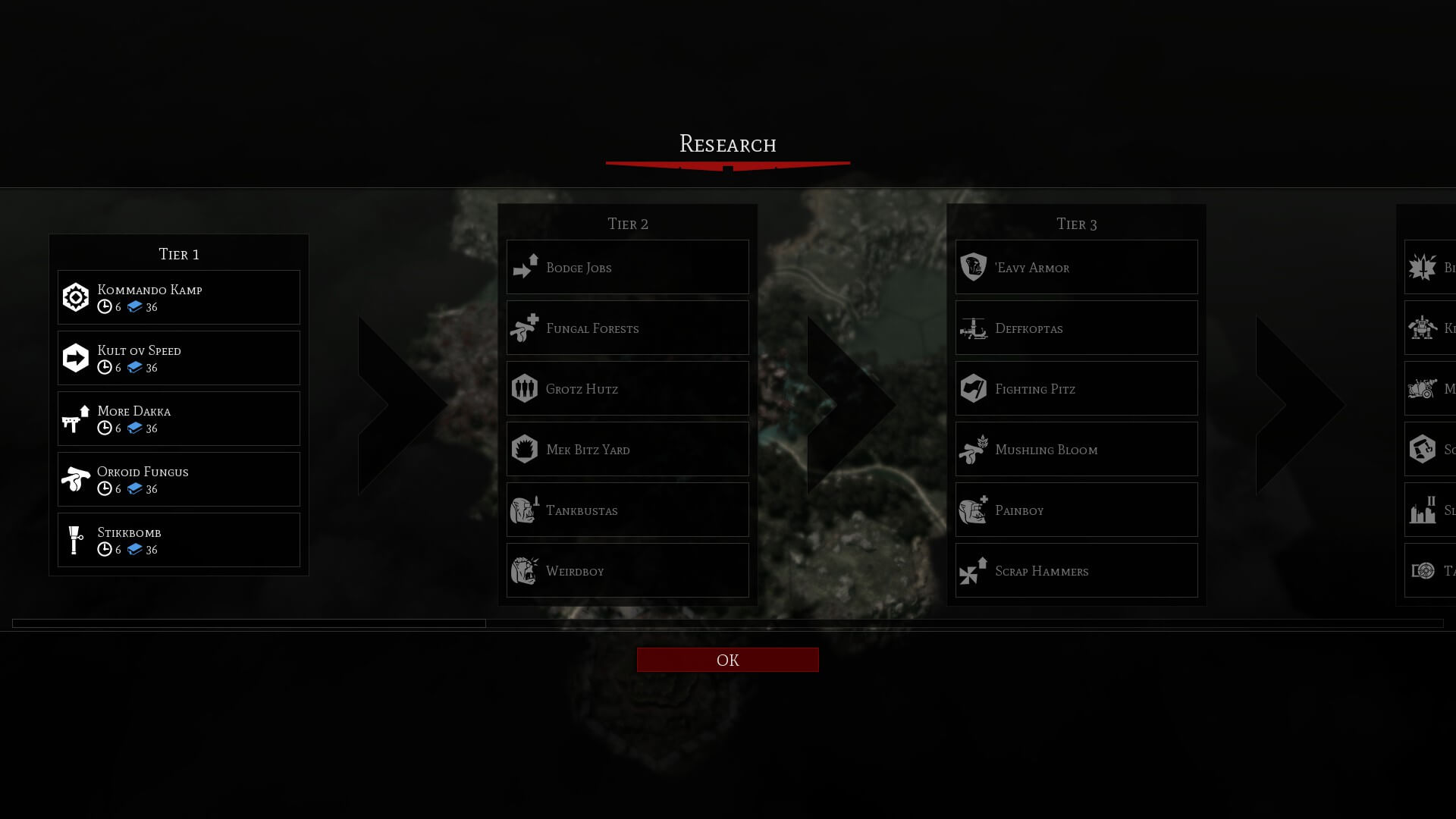Choose Fighting Pitz research
Screen dimensions: 1456x819
(1077, 388)
